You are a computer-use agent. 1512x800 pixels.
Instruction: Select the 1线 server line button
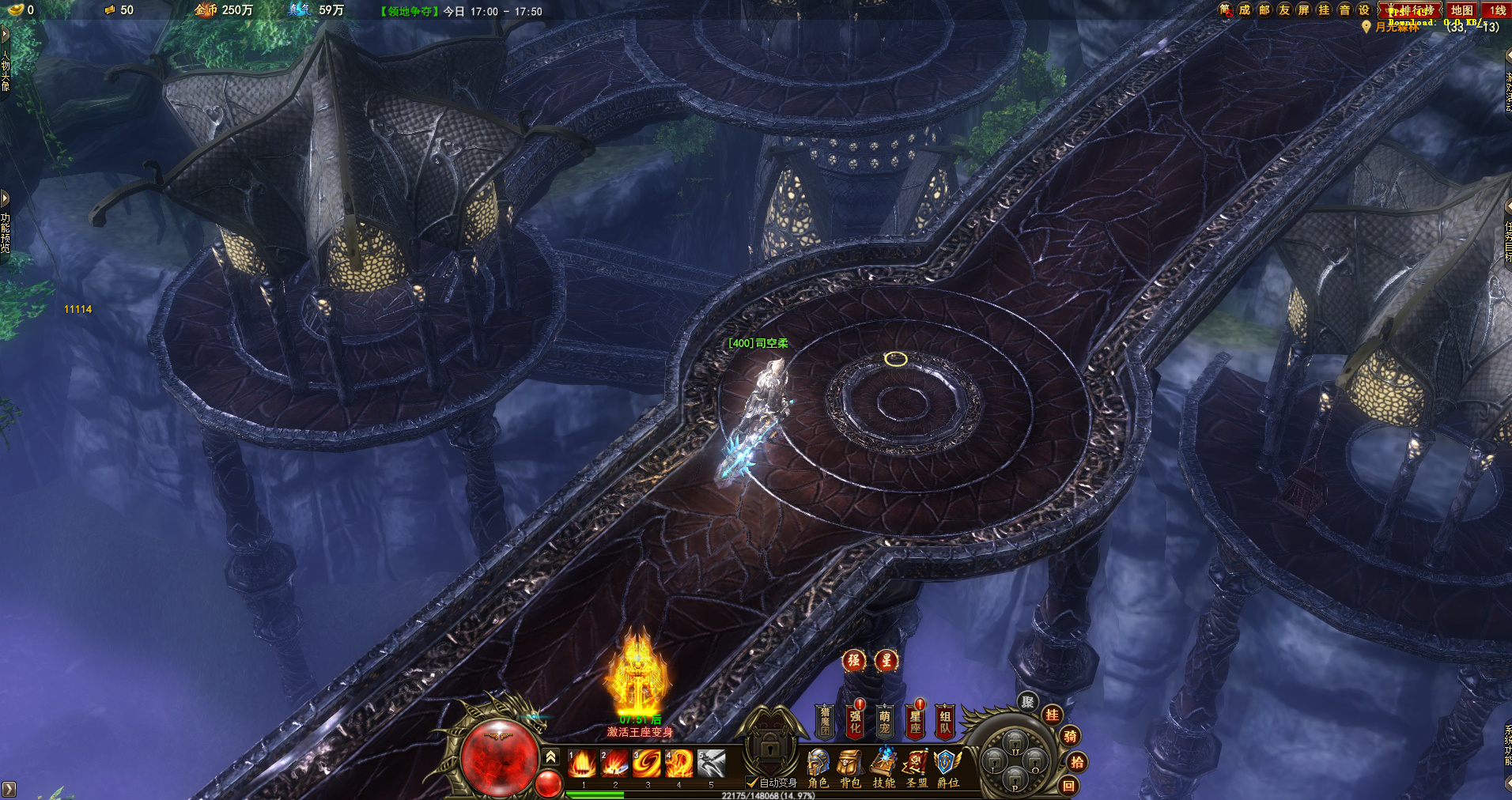coord(1497,10)
